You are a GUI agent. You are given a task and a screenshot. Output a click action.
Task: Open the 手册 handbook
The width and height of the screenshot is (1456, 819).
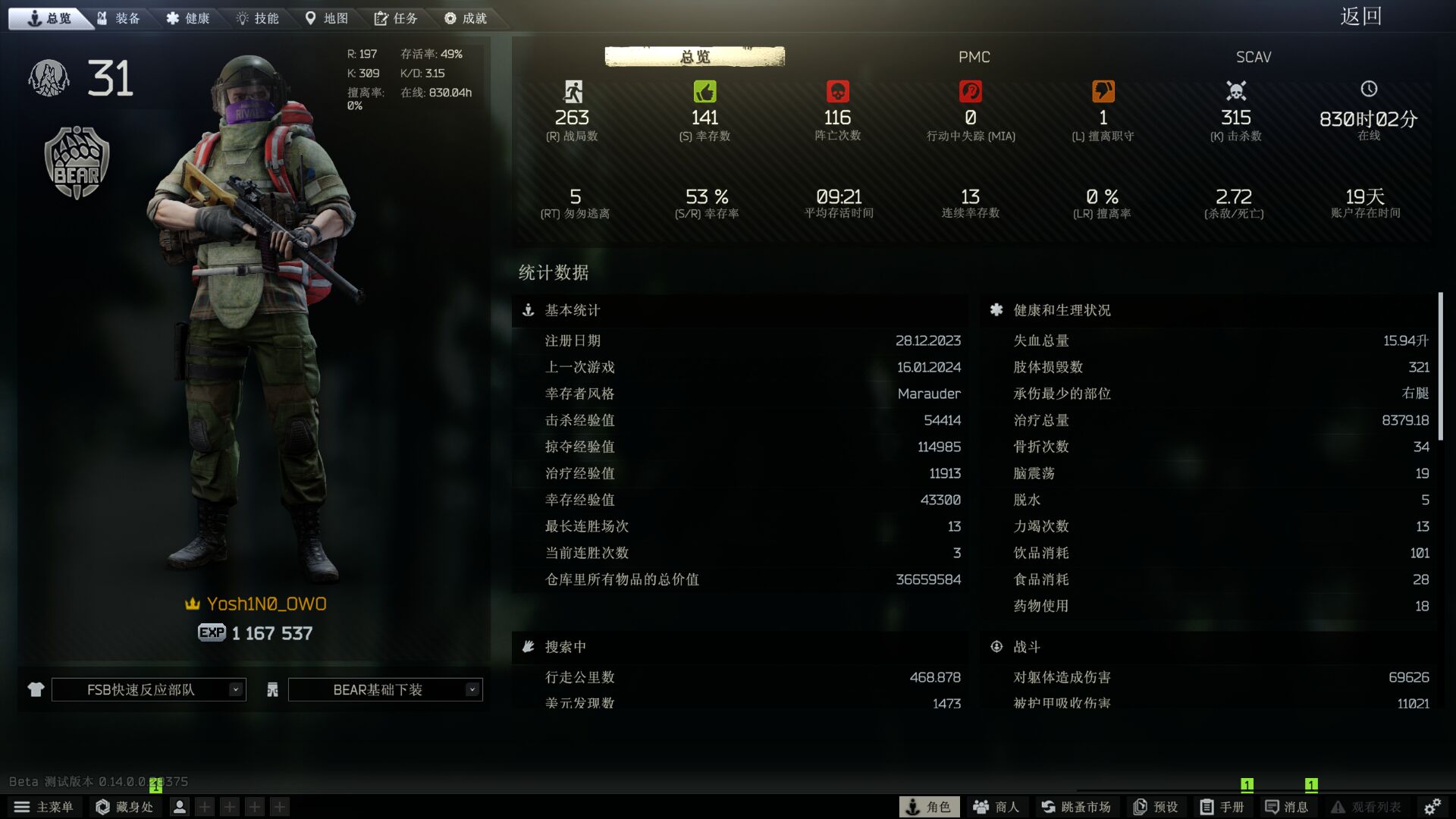coord(1222,807)
